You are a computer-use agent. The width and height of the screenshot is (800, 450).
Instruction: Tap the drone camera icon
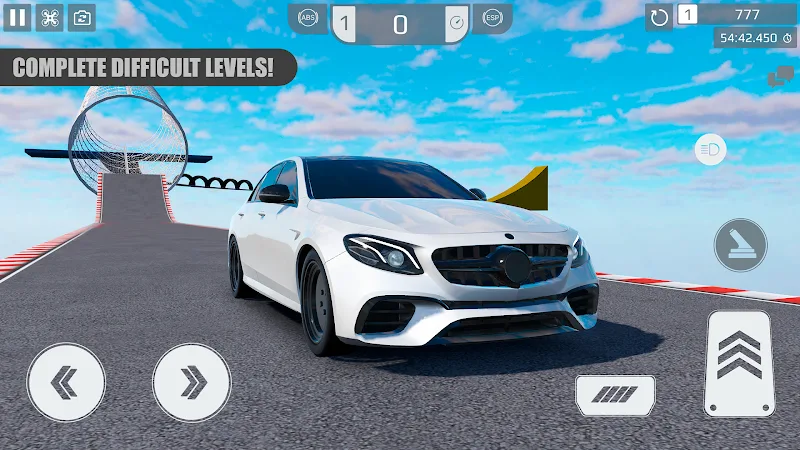point(49,17)
